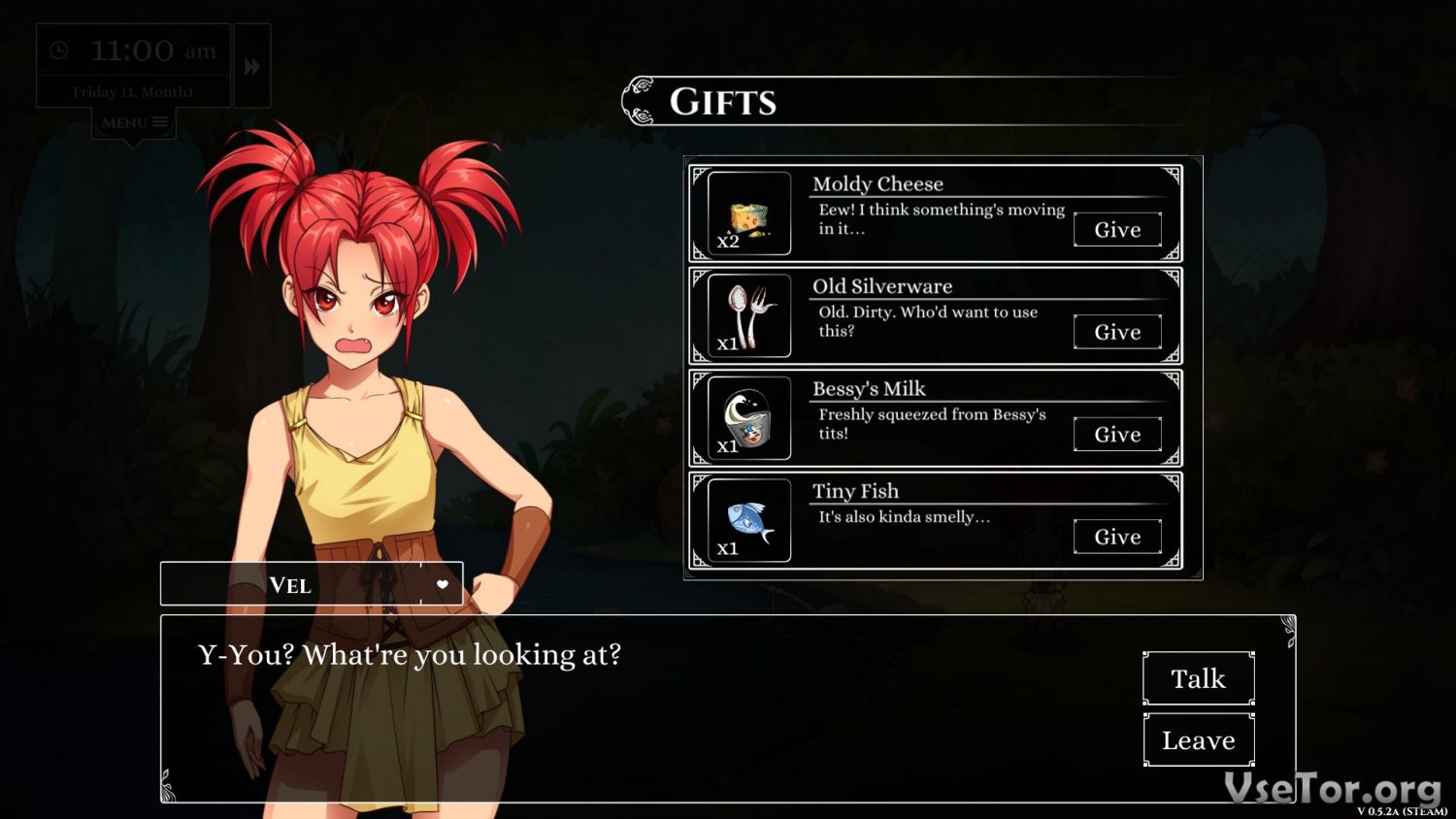This screenshot has width=1456, height=819.
Task: Leave the conversation
Action: click(x=1199, y=740)
